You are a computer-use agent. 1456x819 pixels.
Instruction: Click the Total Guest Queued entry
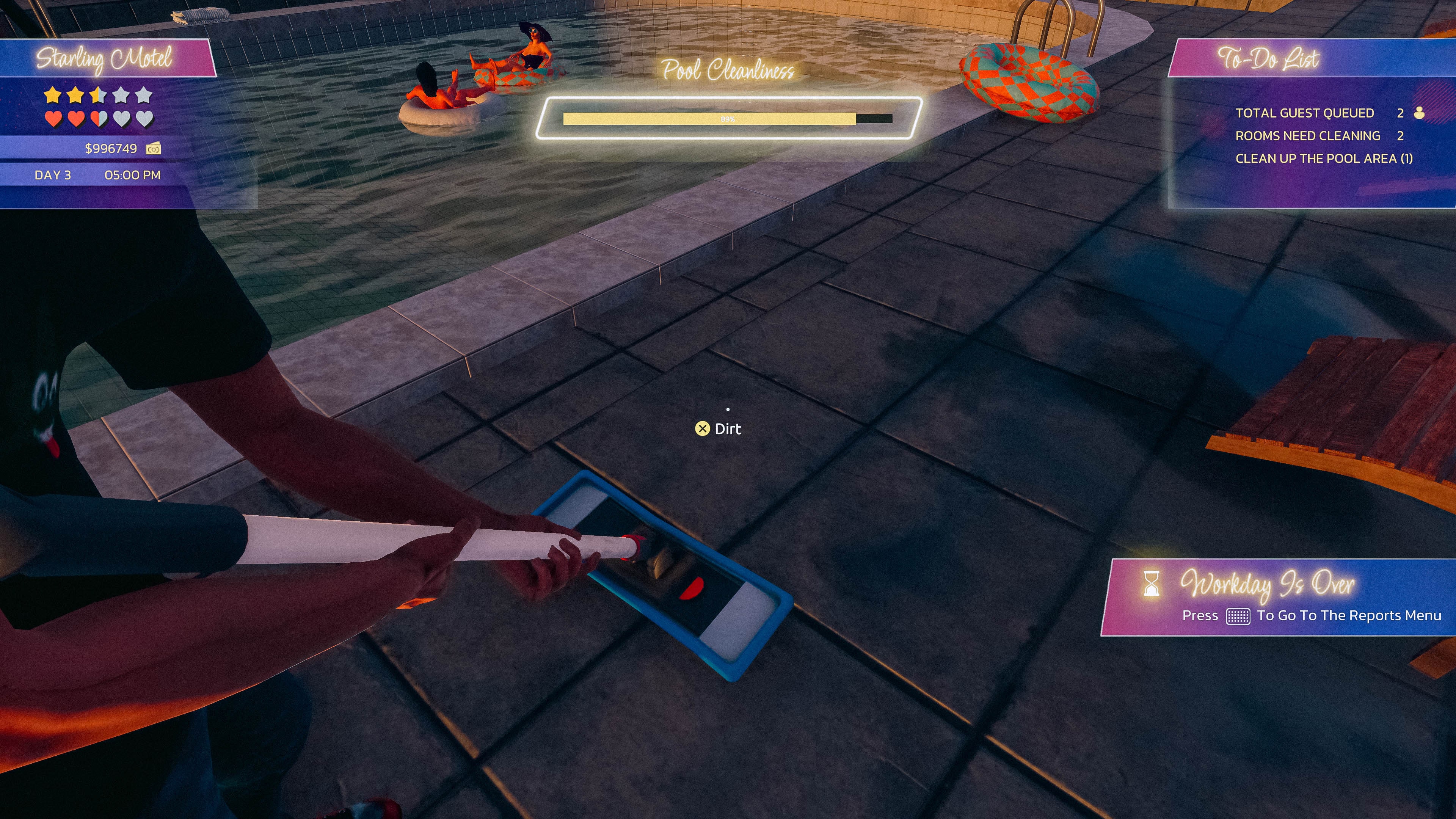tap(1304, 113)
